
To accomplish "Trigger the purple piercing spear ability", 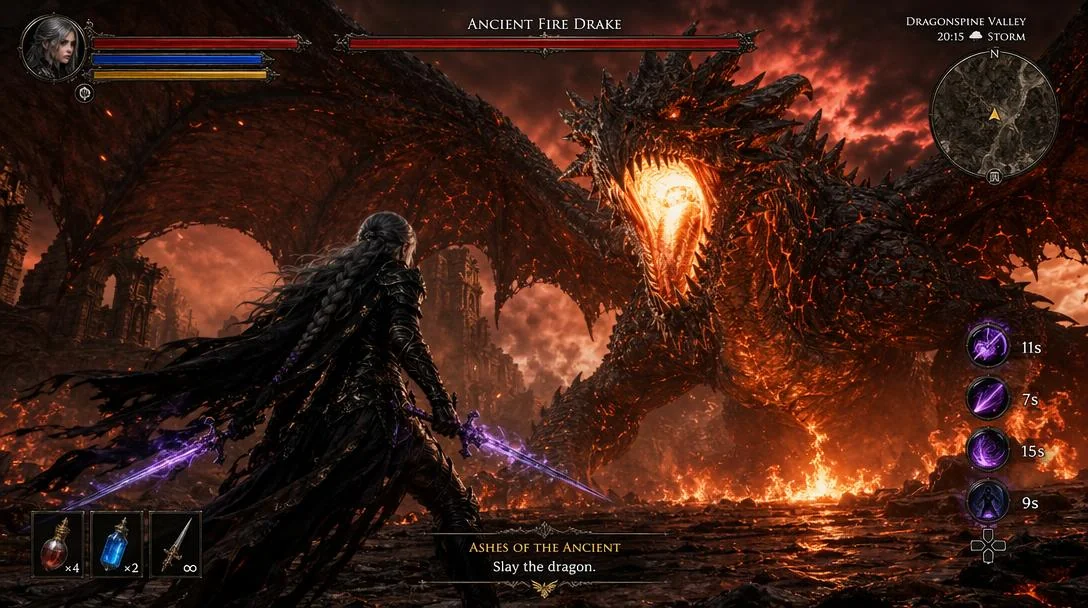I will pos(987,399).
